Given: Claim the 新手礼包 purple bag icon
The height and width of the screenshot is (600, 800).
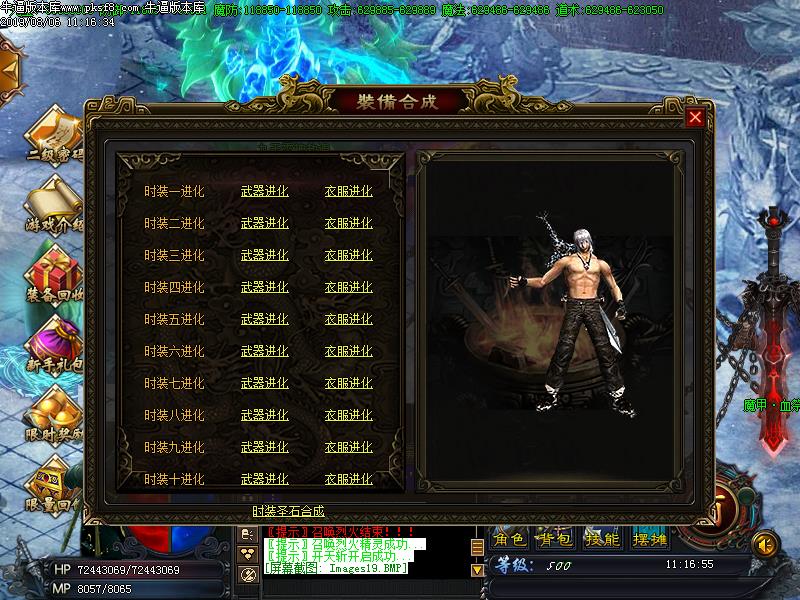Looking at the screenshot, I should pyautogui.click(x=50, y=340).
